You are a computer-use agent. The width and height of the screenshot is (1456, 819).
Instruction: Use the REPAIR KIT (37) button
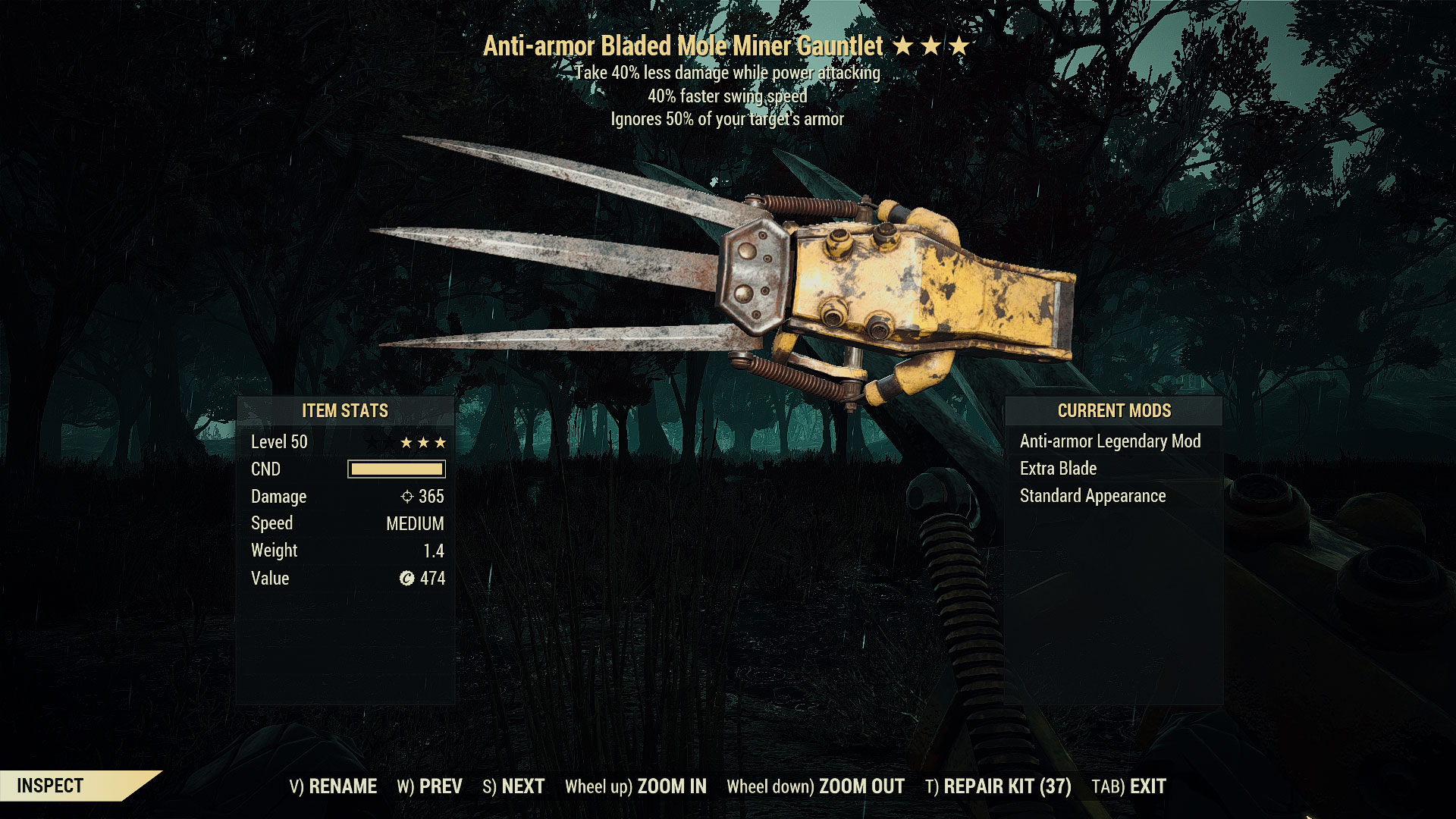998,786
